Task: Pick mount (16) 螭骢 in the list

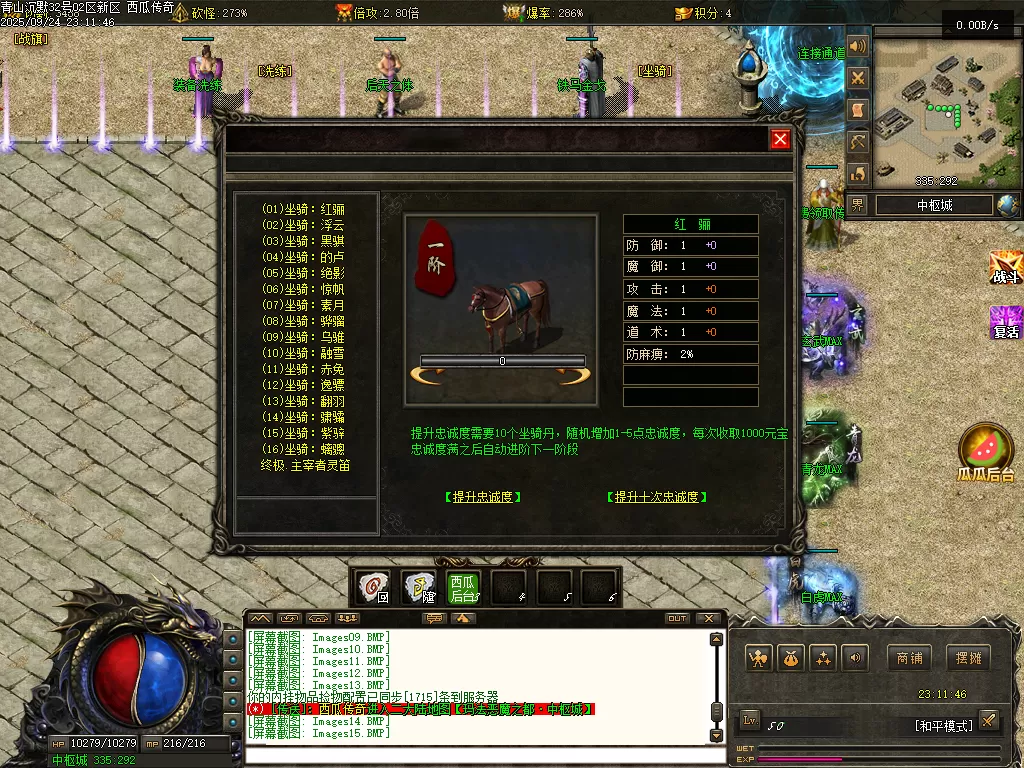Action: click(303, 449)
